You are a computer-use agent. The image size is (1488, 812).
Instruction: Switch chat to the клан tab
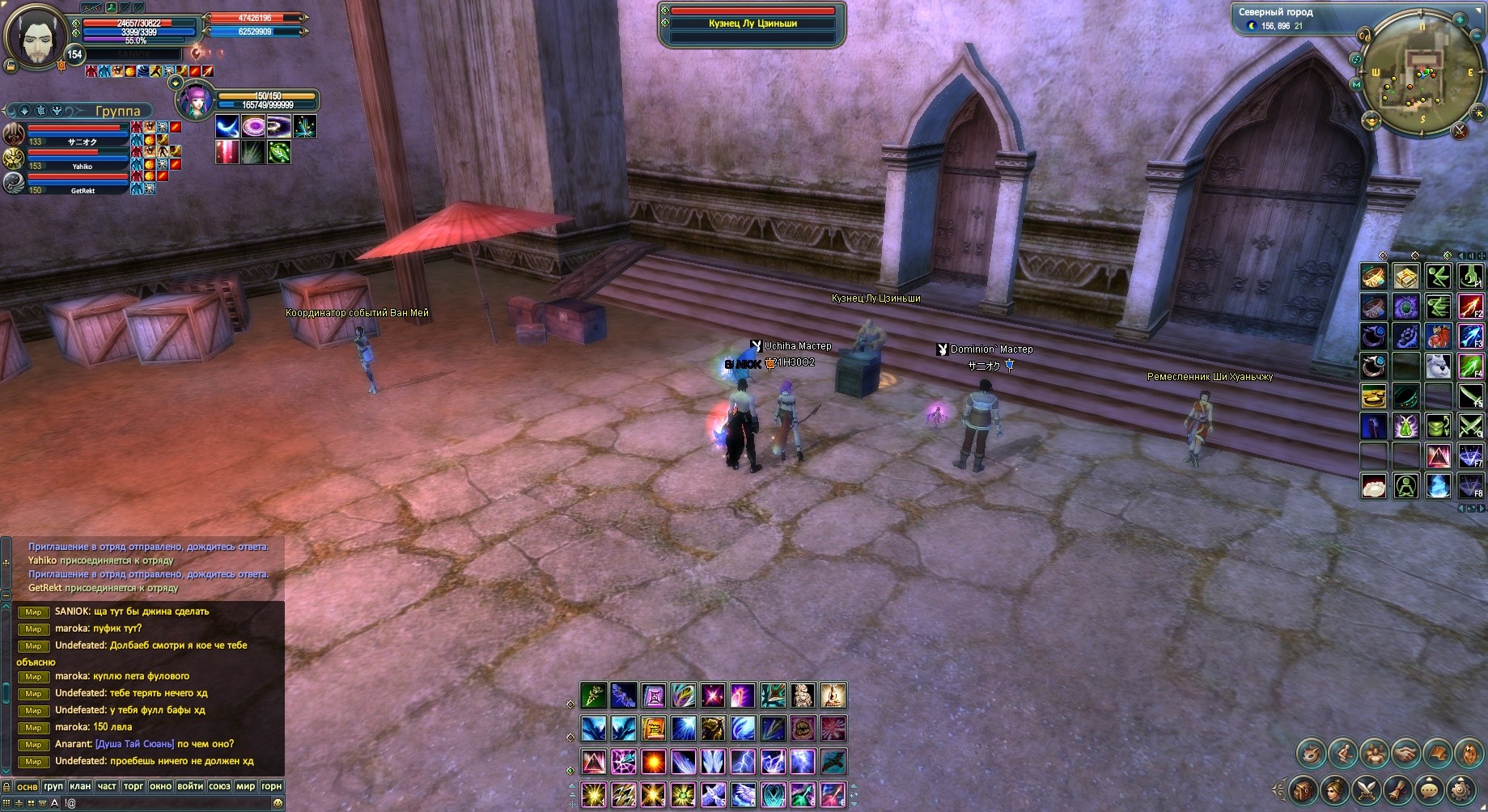pos(80,786)
